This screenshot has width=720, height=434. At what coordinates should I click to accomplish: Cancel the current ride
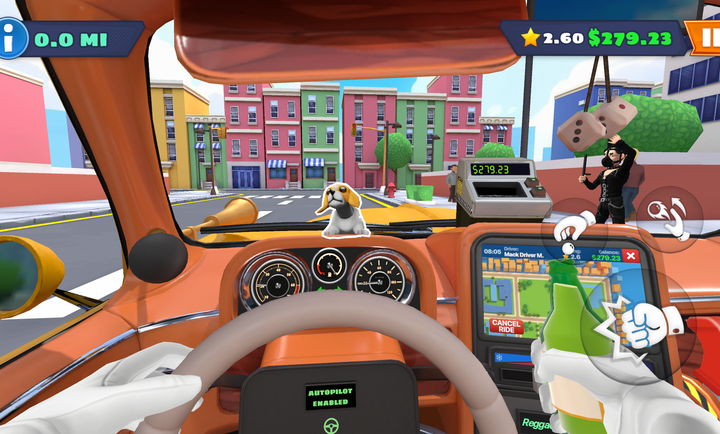507,326
